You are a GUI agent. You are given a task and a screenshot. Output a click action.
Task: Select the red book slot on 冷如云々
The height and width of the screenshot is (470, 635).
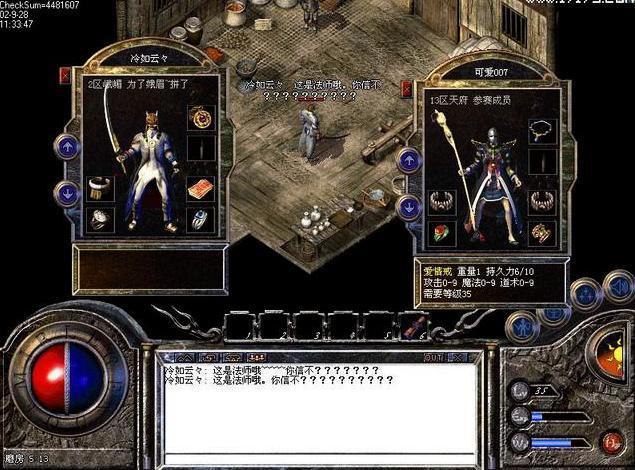pyautogui.click(x=200, y=188)
